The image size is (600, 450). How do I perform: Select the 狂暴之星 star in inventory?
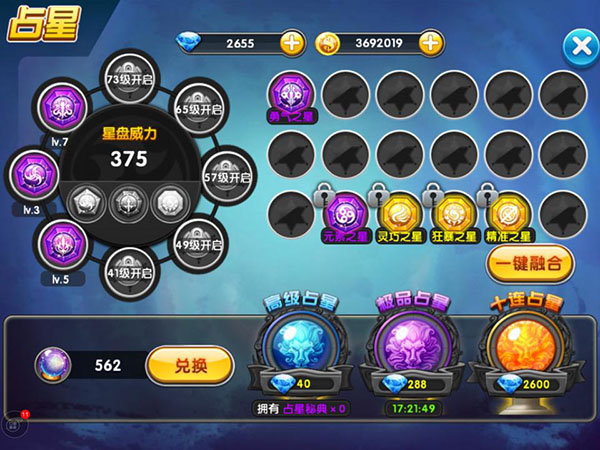(x=454, y=213)
